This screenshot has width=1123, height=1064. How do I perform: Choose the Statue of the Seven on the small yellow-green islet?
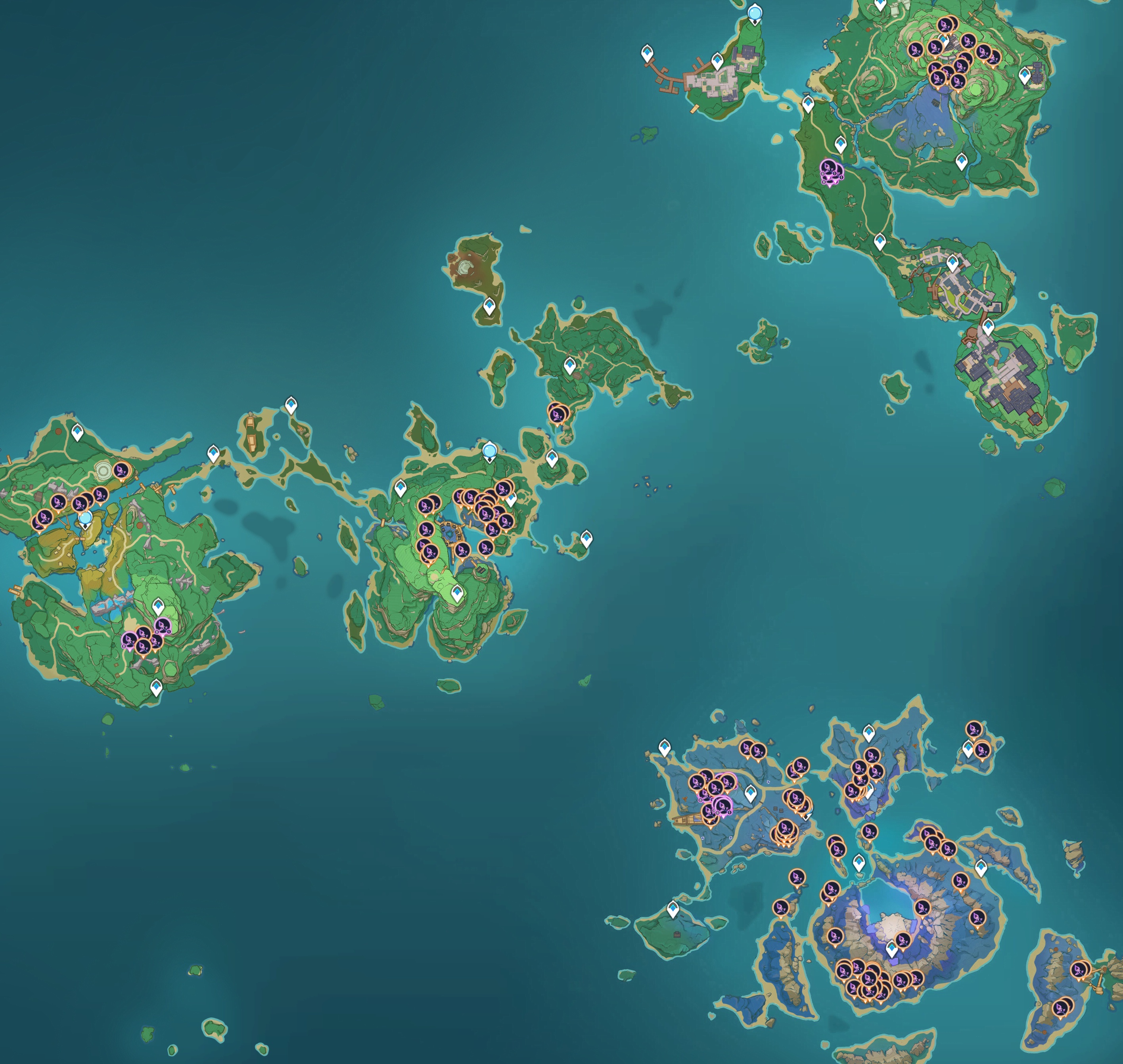click(85, 519)
